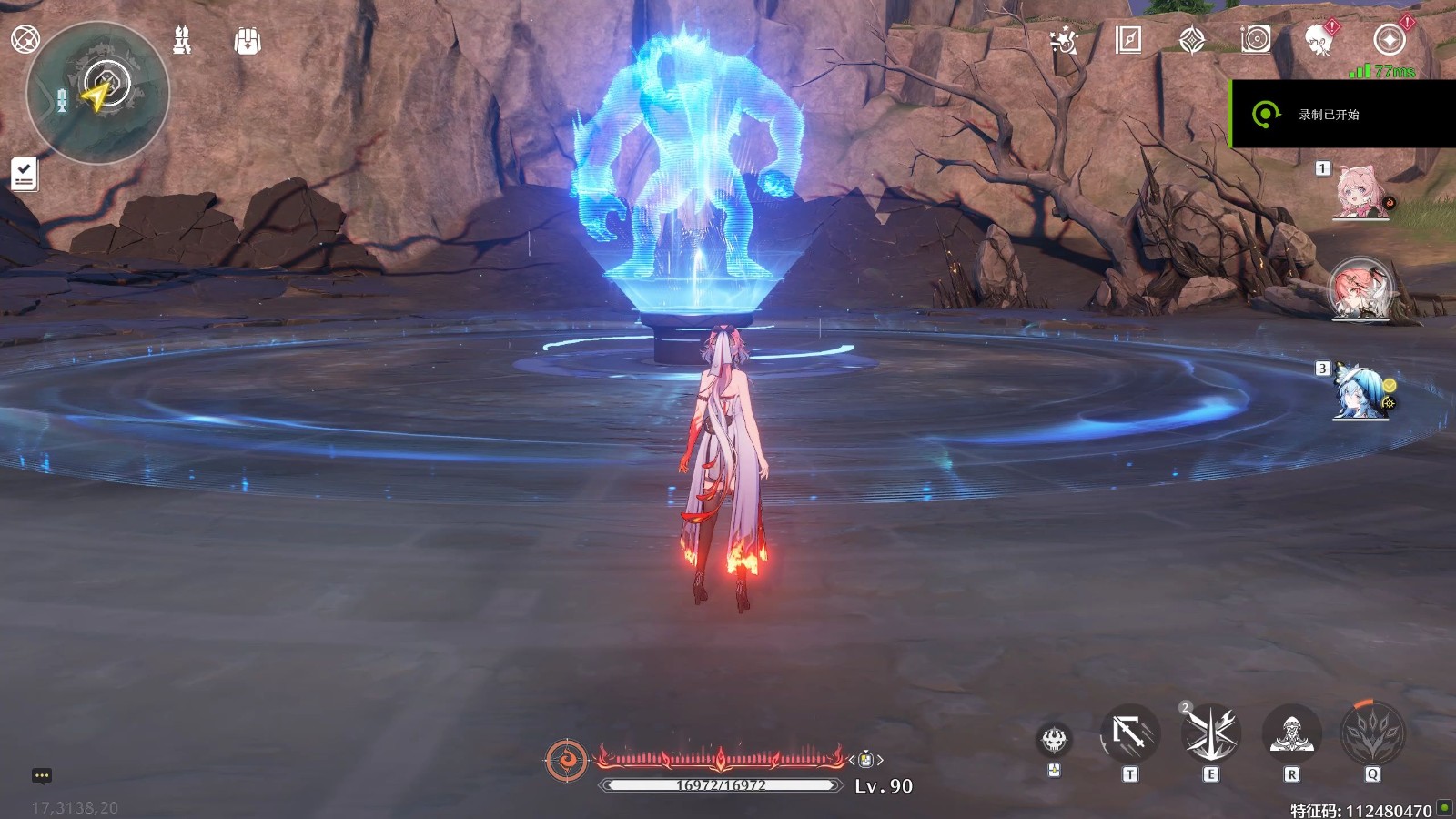The width and height of the screenshot is (1456, 819).
Task: Use the skull-marked utility gadget icon
Action: tap(1055, 740)
